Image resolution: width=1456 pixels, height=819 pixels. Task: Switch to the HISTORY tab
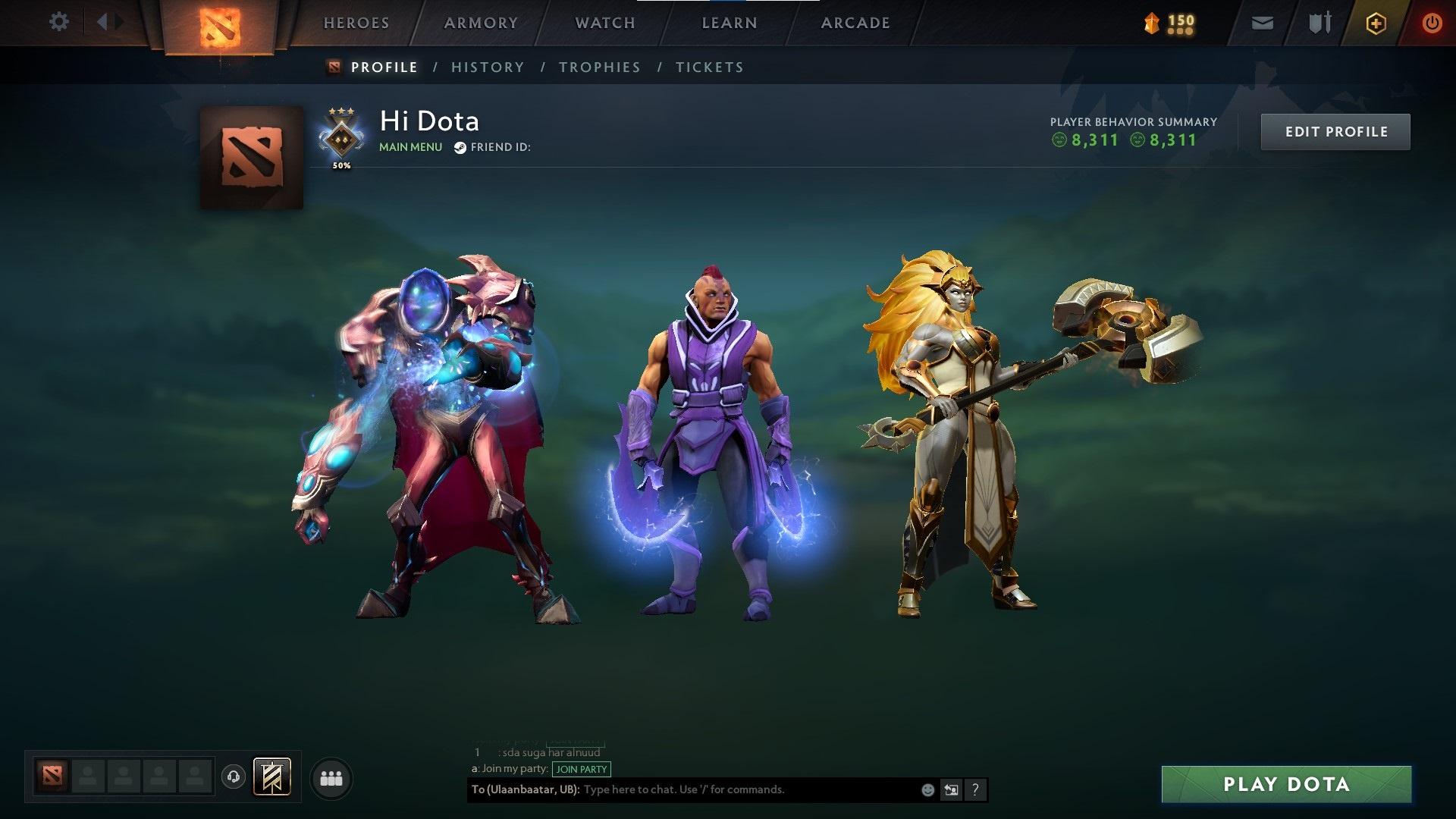point(488,67)
